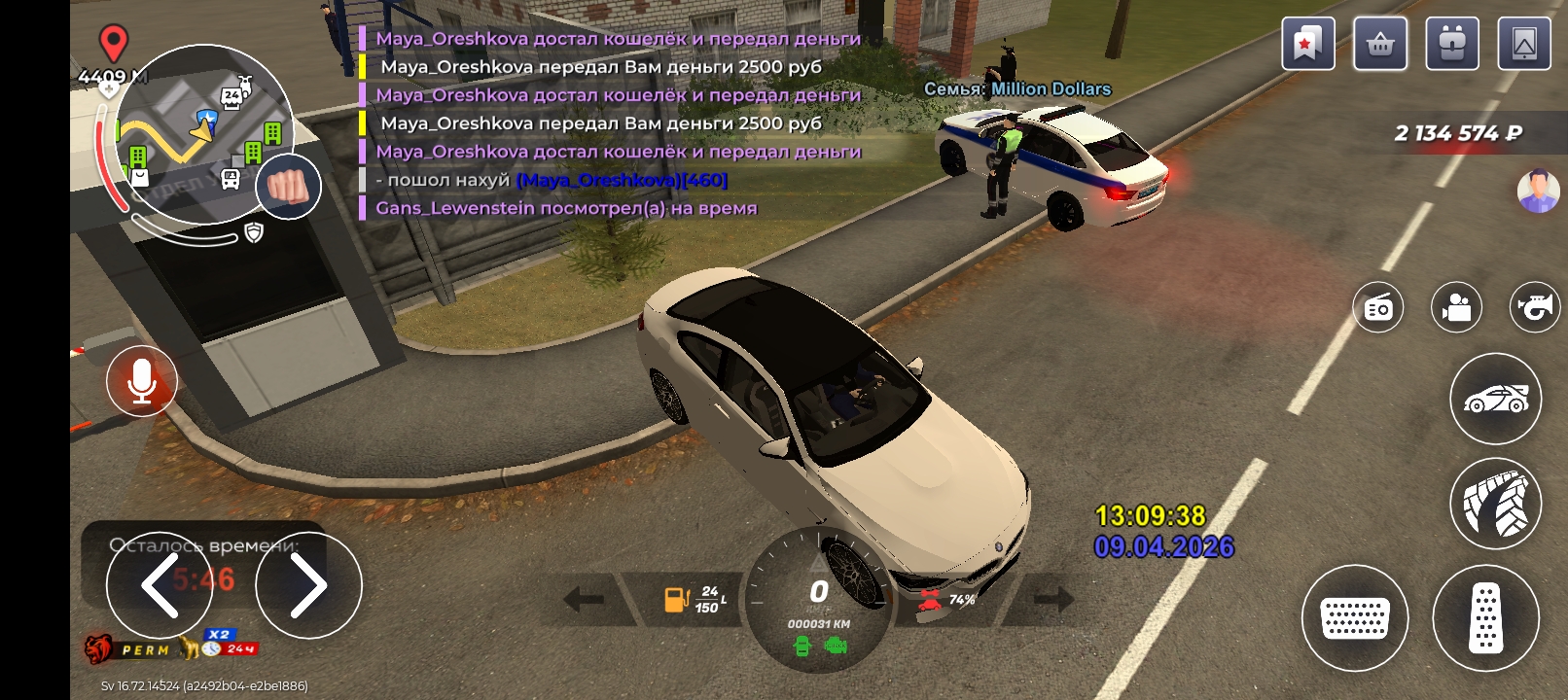Open the shopping basket store

click(x=1380, y=44)
